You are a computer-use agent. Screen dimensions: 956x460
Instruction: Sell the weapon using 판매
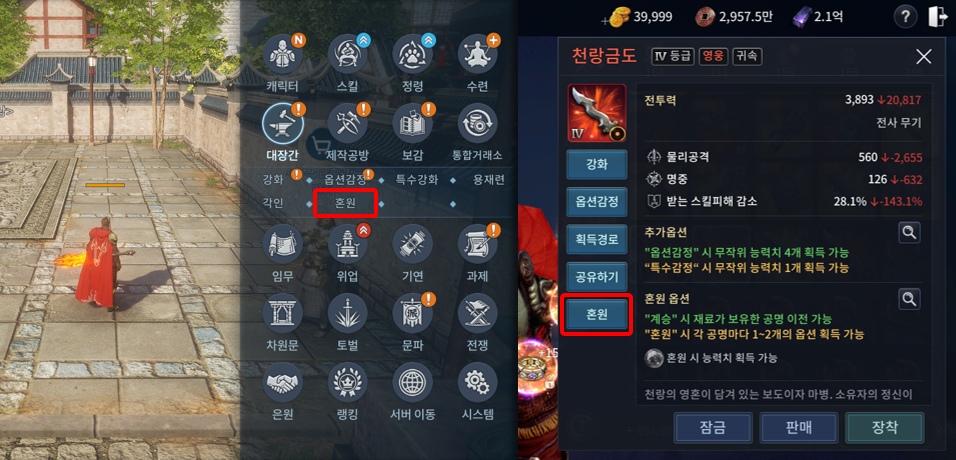[x=799, y=427]
